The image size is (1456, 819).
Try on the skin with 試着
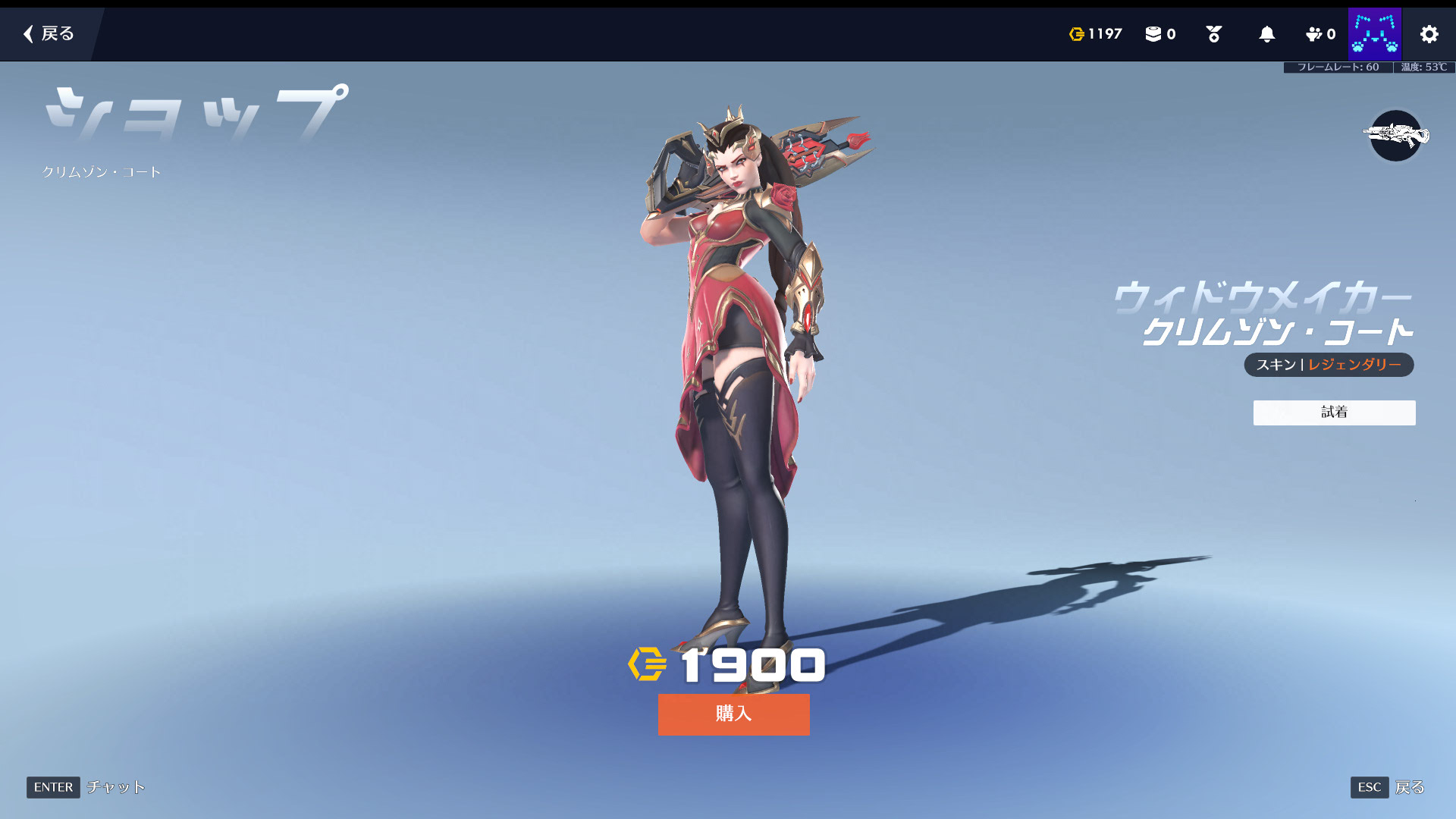(1334, 413)
